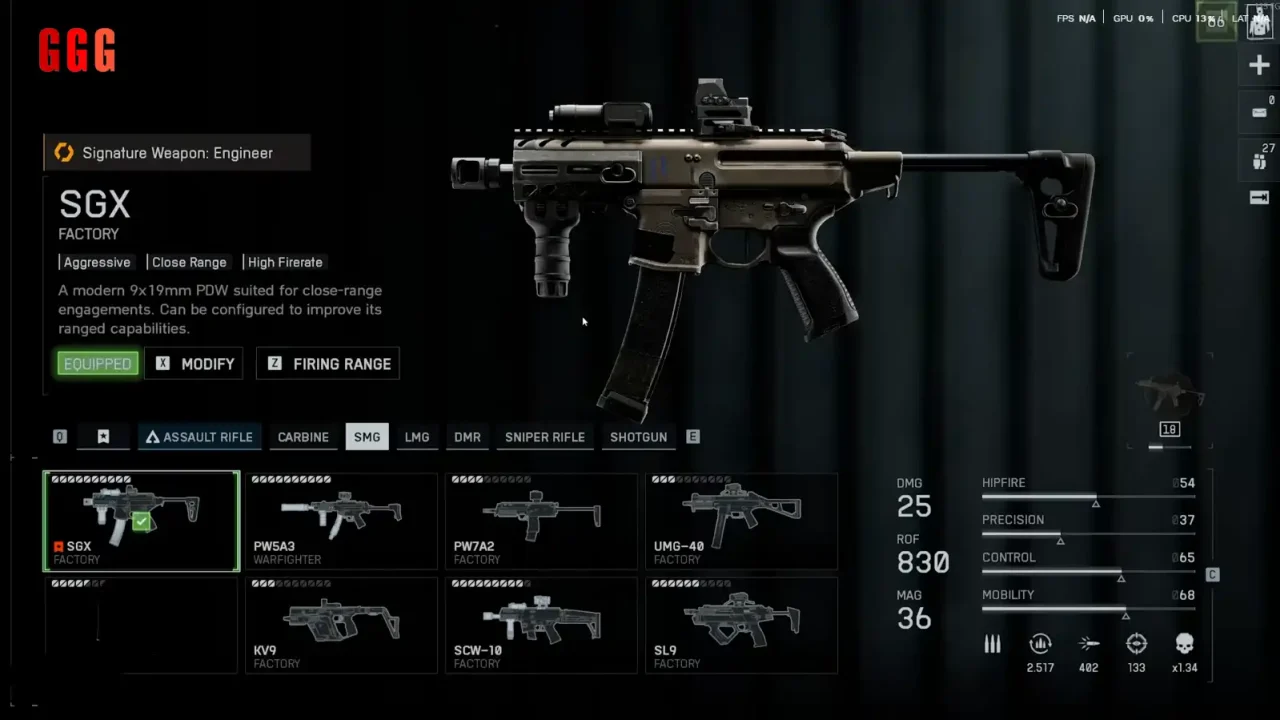View the Shotgun weapons tab

[x=639, y=437]
